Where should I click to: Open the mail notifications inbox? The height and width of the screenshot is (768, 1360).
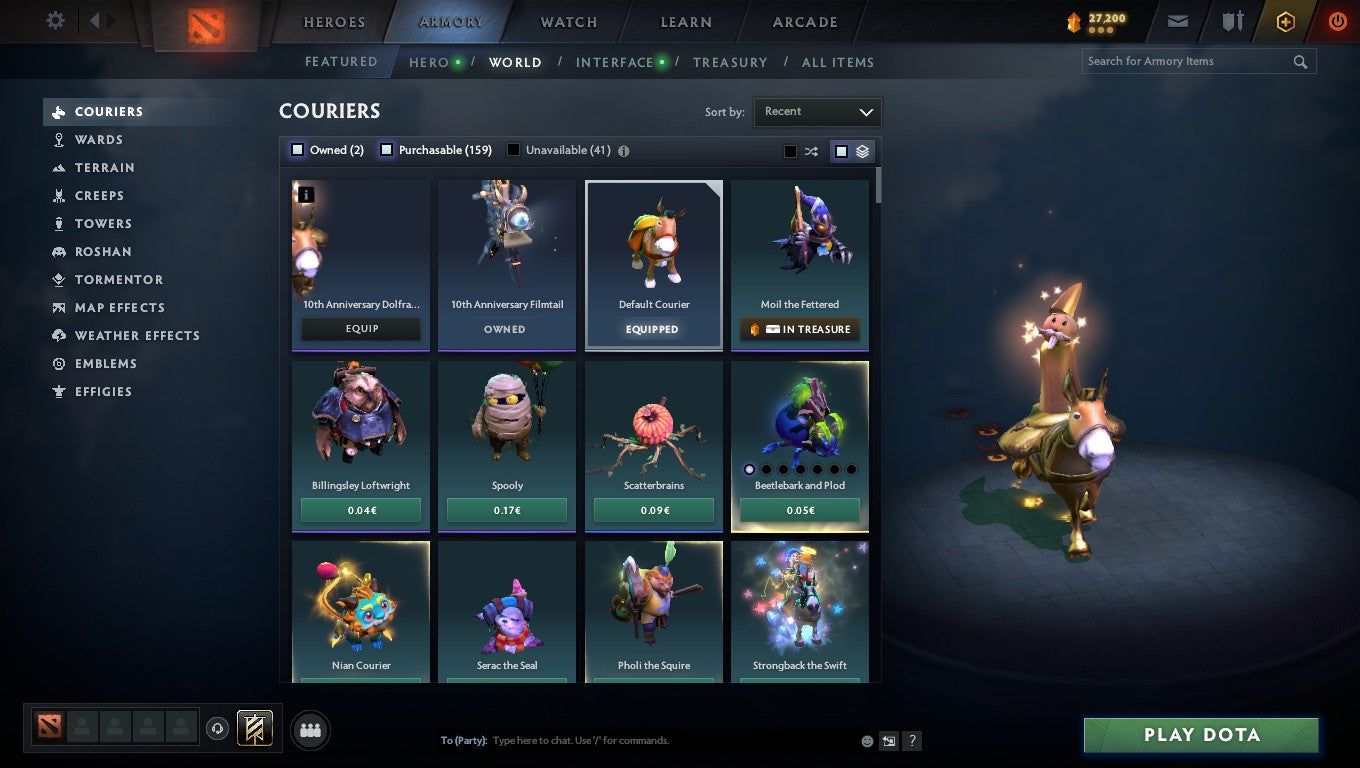click(1177, 20)
